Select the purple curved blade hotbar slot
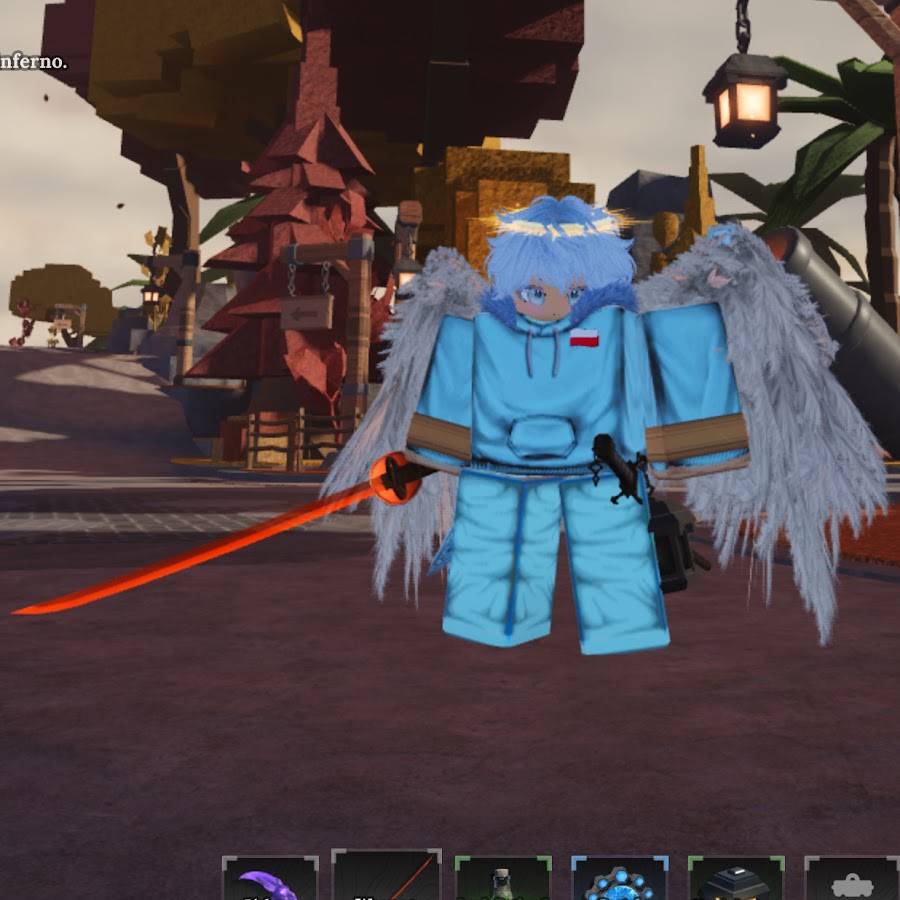This screenshot has height=900, width=900. [270, 879]
